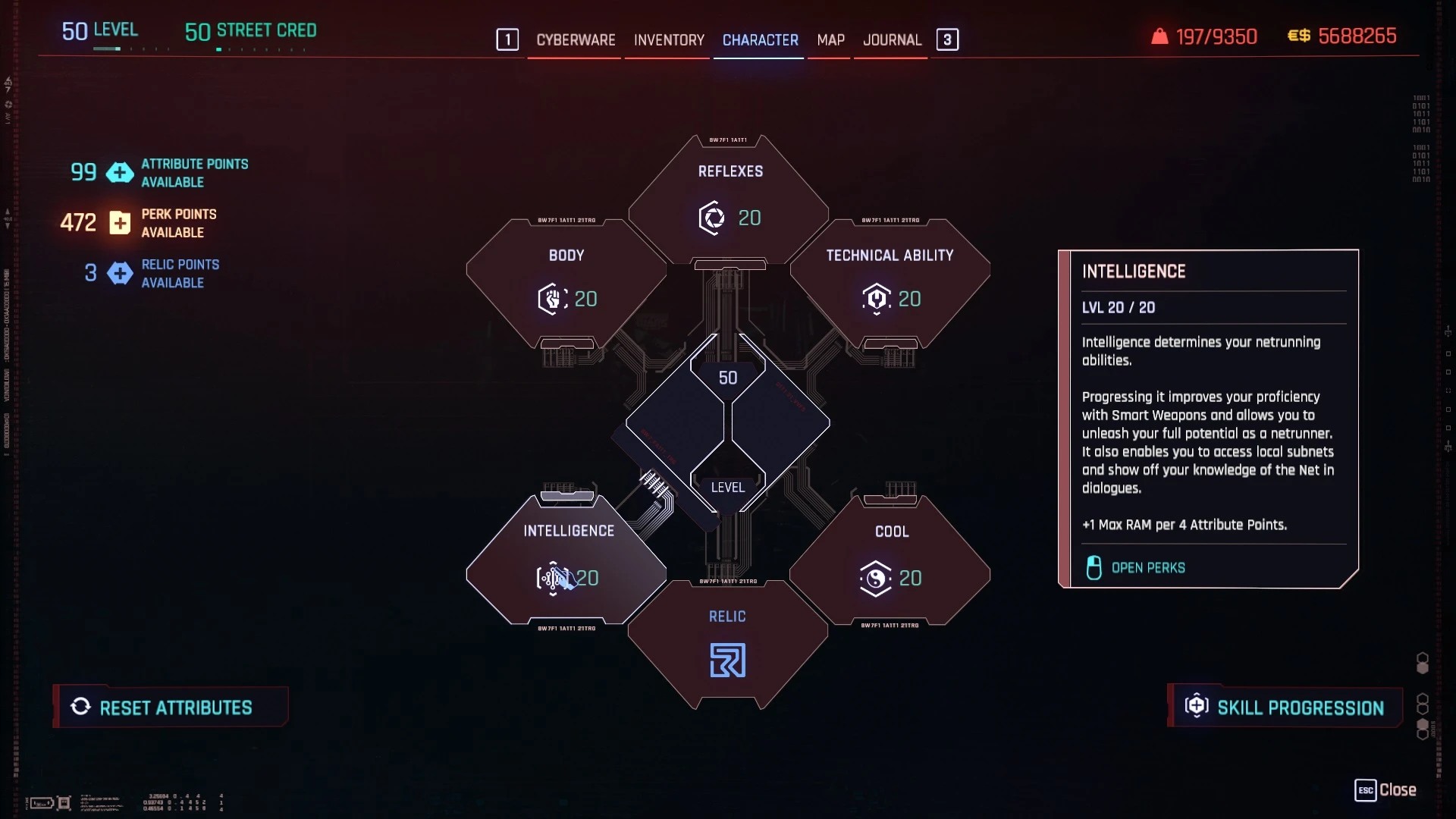Select the Intelligence attribute tile
The width and height of the screenshot is (1456, 819).
(567, 560)
